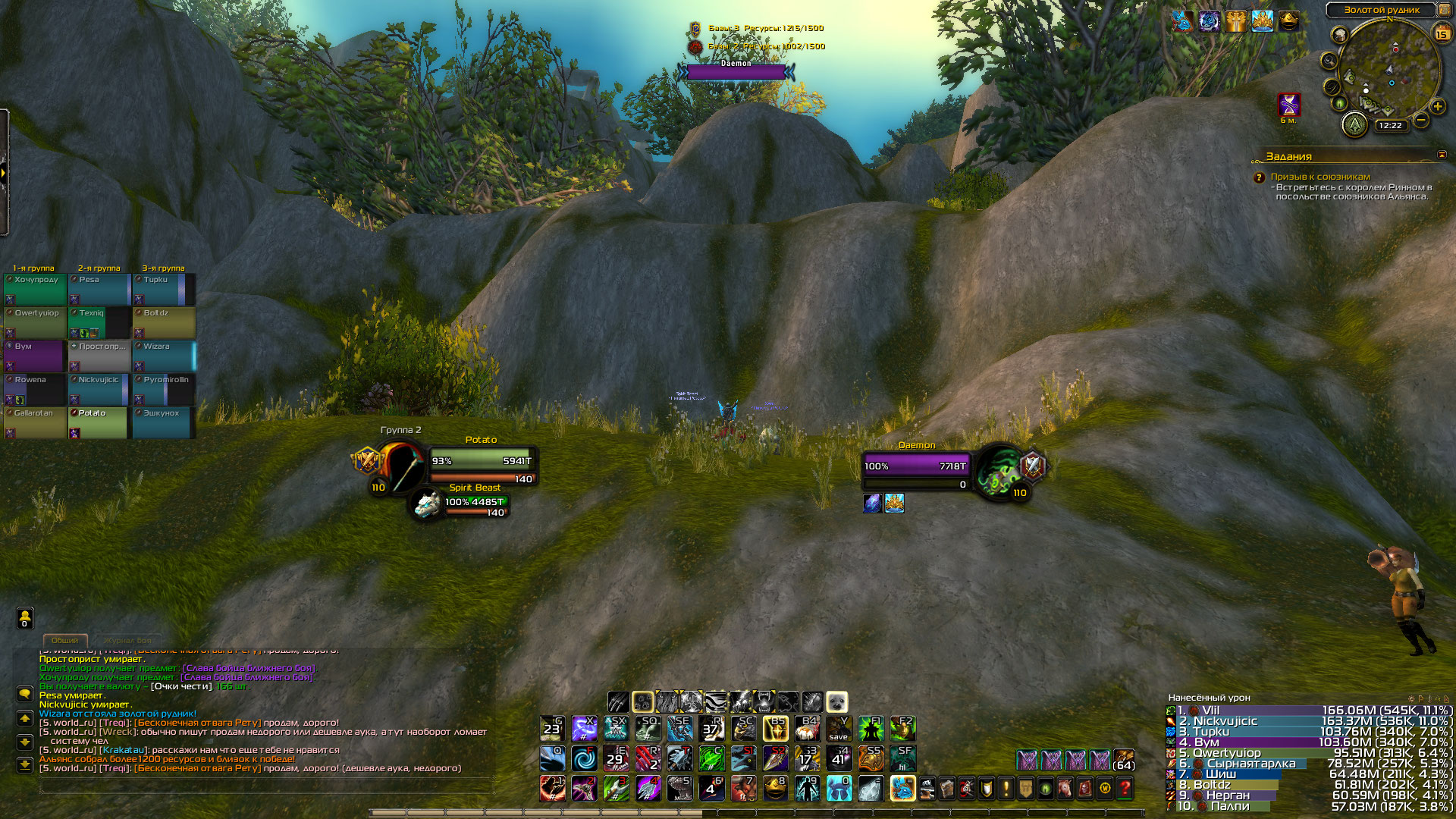Viewport: 1456px width, 819px height.
Task: Click the Spirit Beast pet frame
Action: tap(474, 502)
